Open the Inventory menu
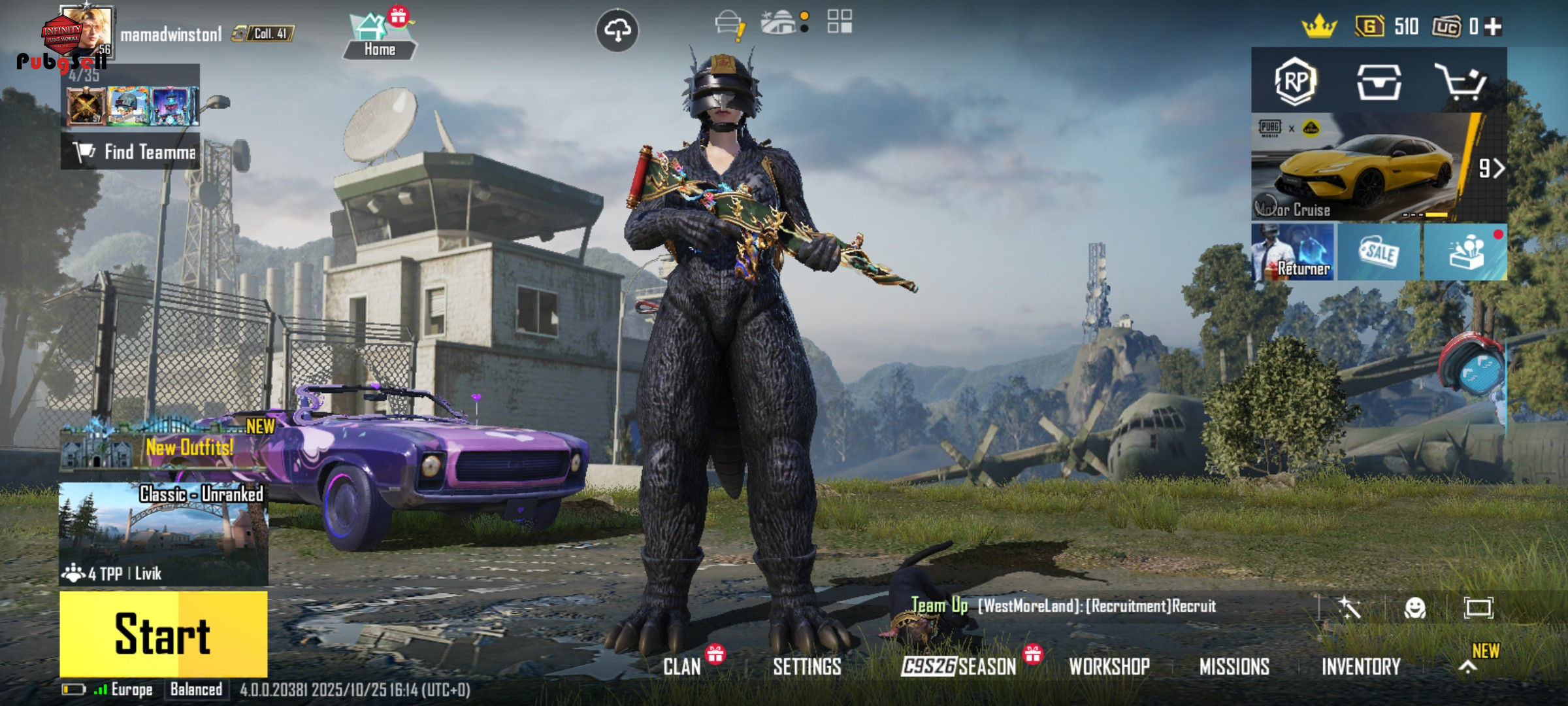Viewport: 1568px width, 706px height. pos(1361,667)
